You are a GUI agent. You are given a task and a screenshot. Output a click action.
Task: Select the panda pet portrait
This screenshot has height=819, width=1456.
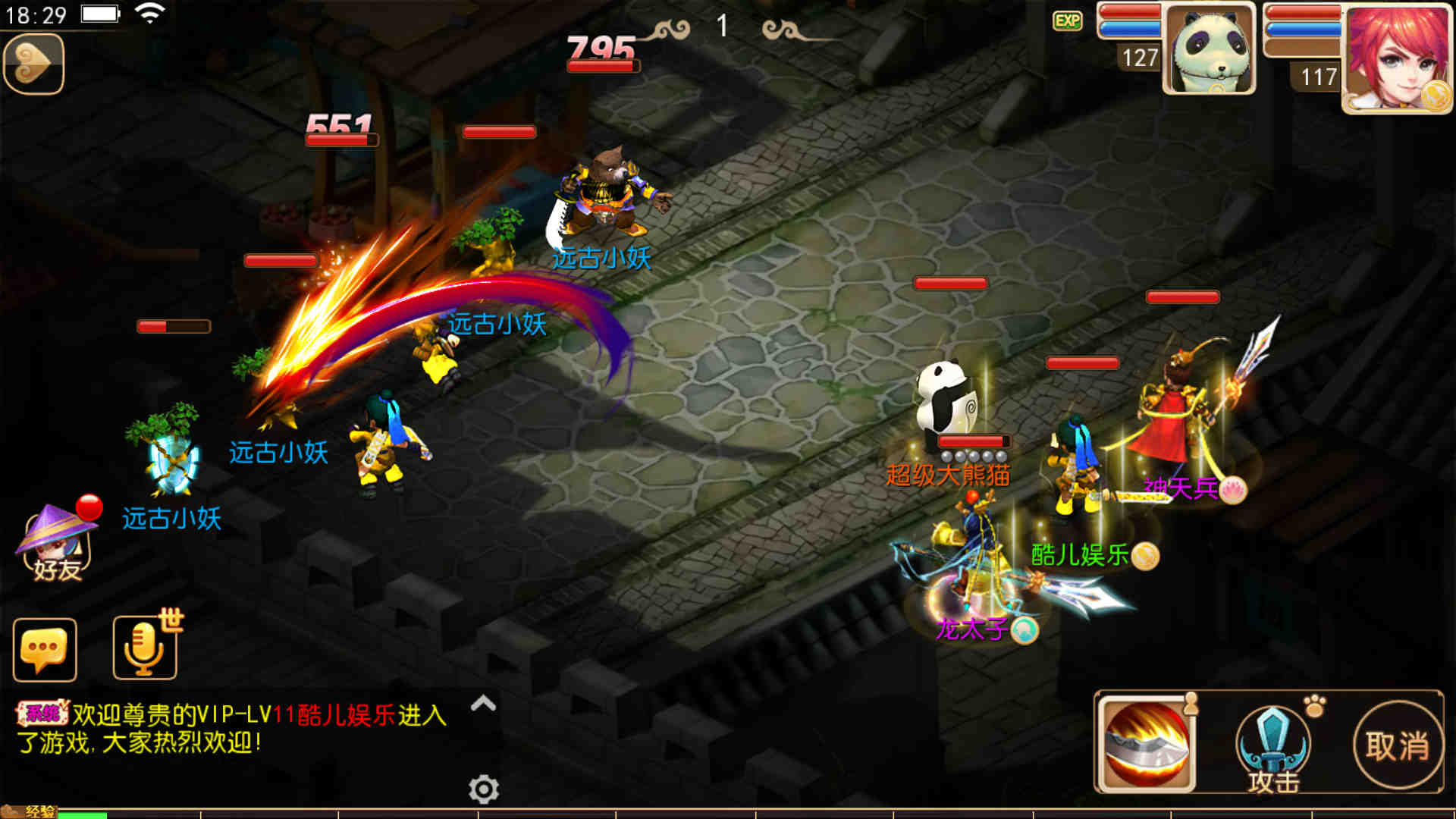tap(1209, 49)
